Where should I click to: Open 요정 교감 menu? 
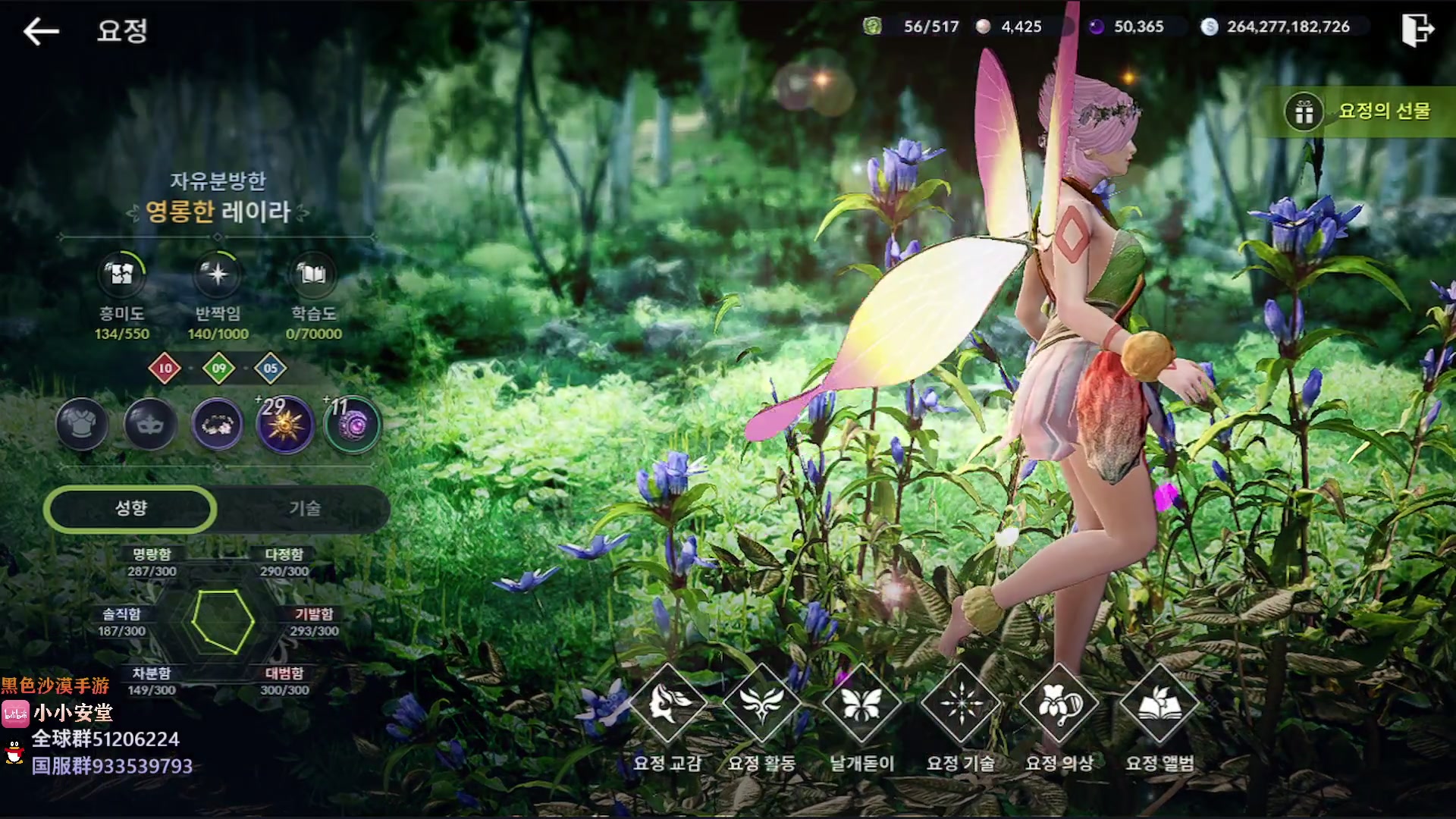coord(667,704)
